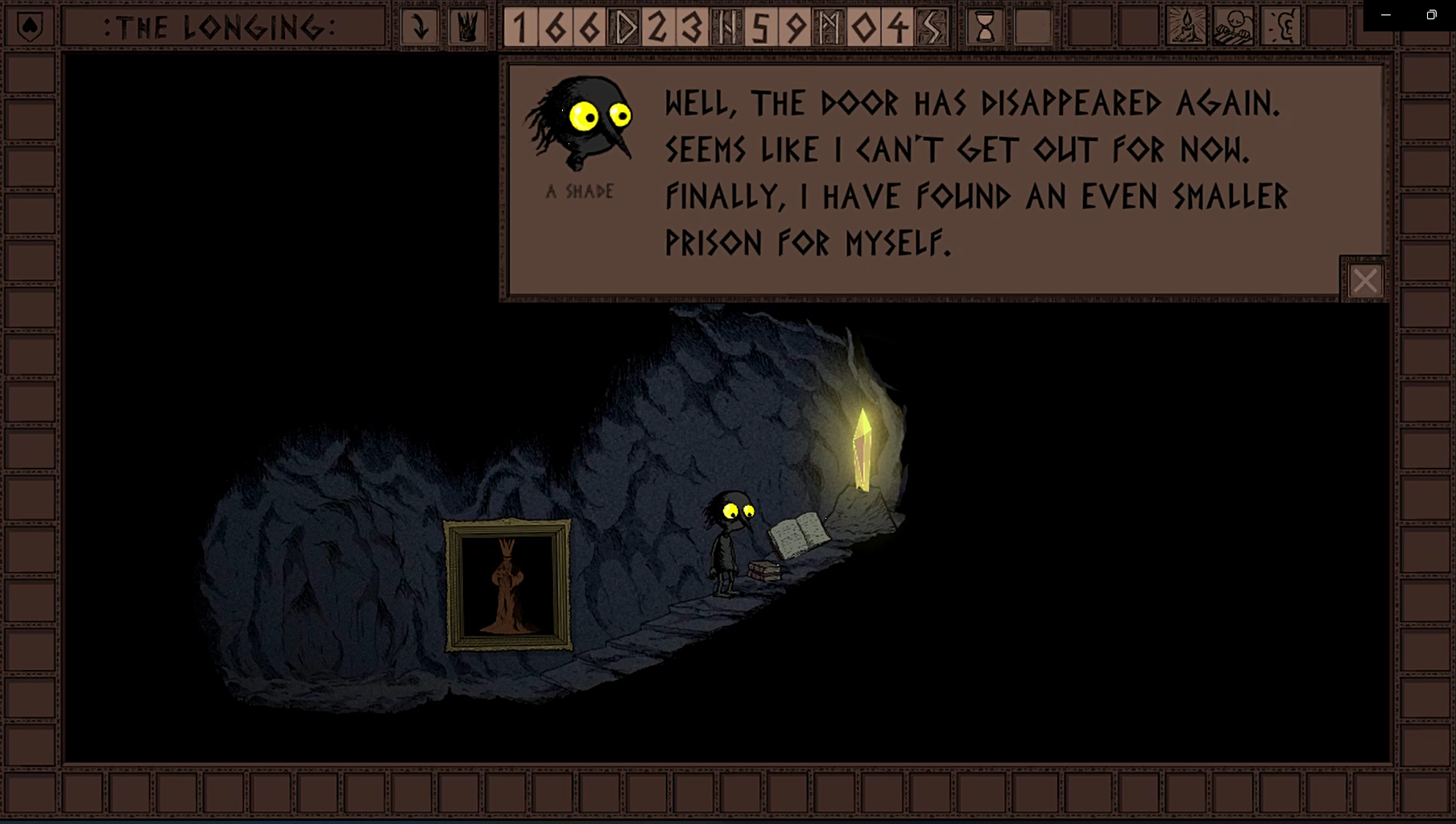Minimize the game window
This screenshot has width=1456, height=824.
pyautogui.click(x=1386, y=15)
